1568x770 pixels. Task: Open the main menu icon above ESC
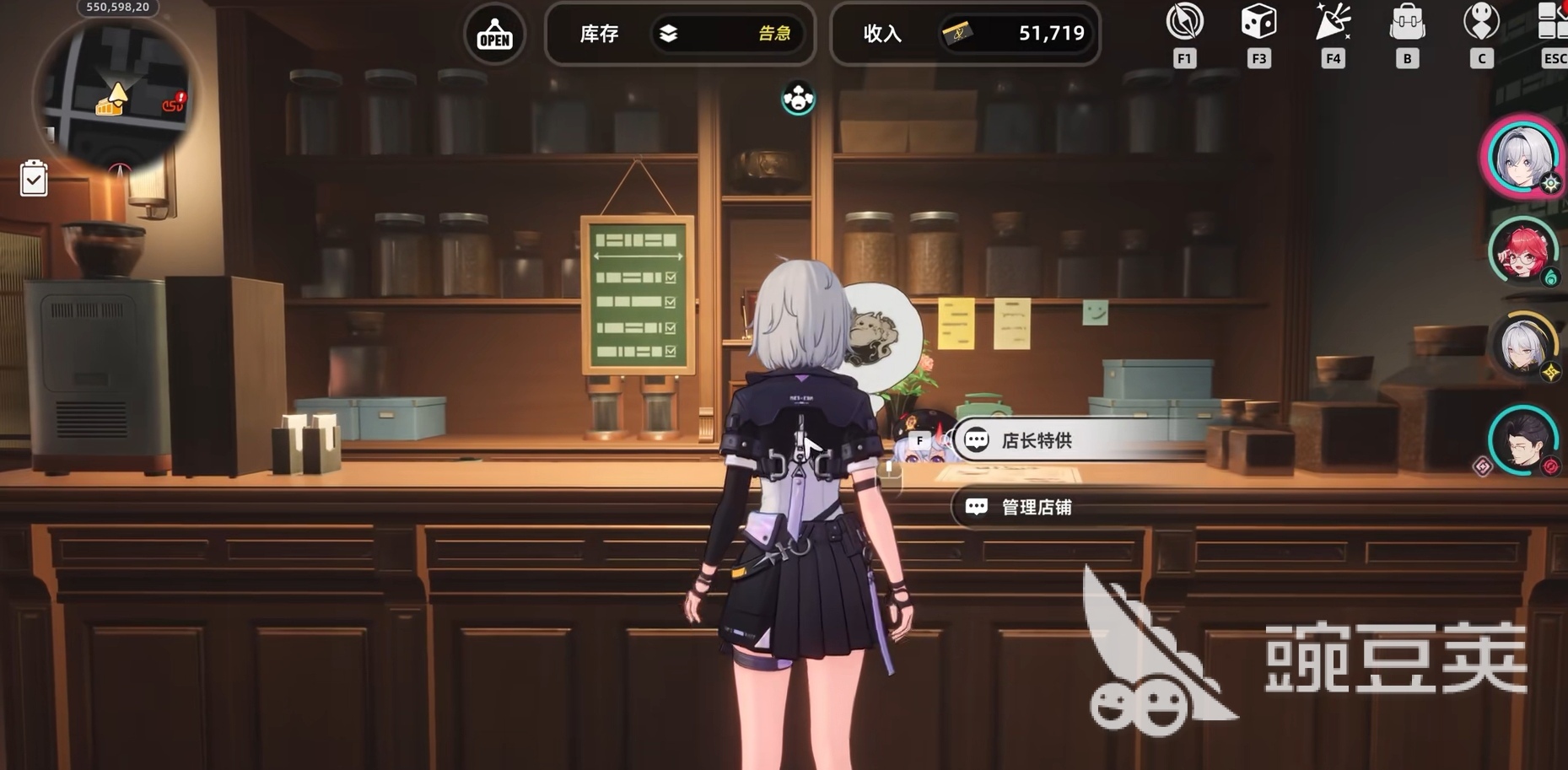click(x=1552, y=22)
